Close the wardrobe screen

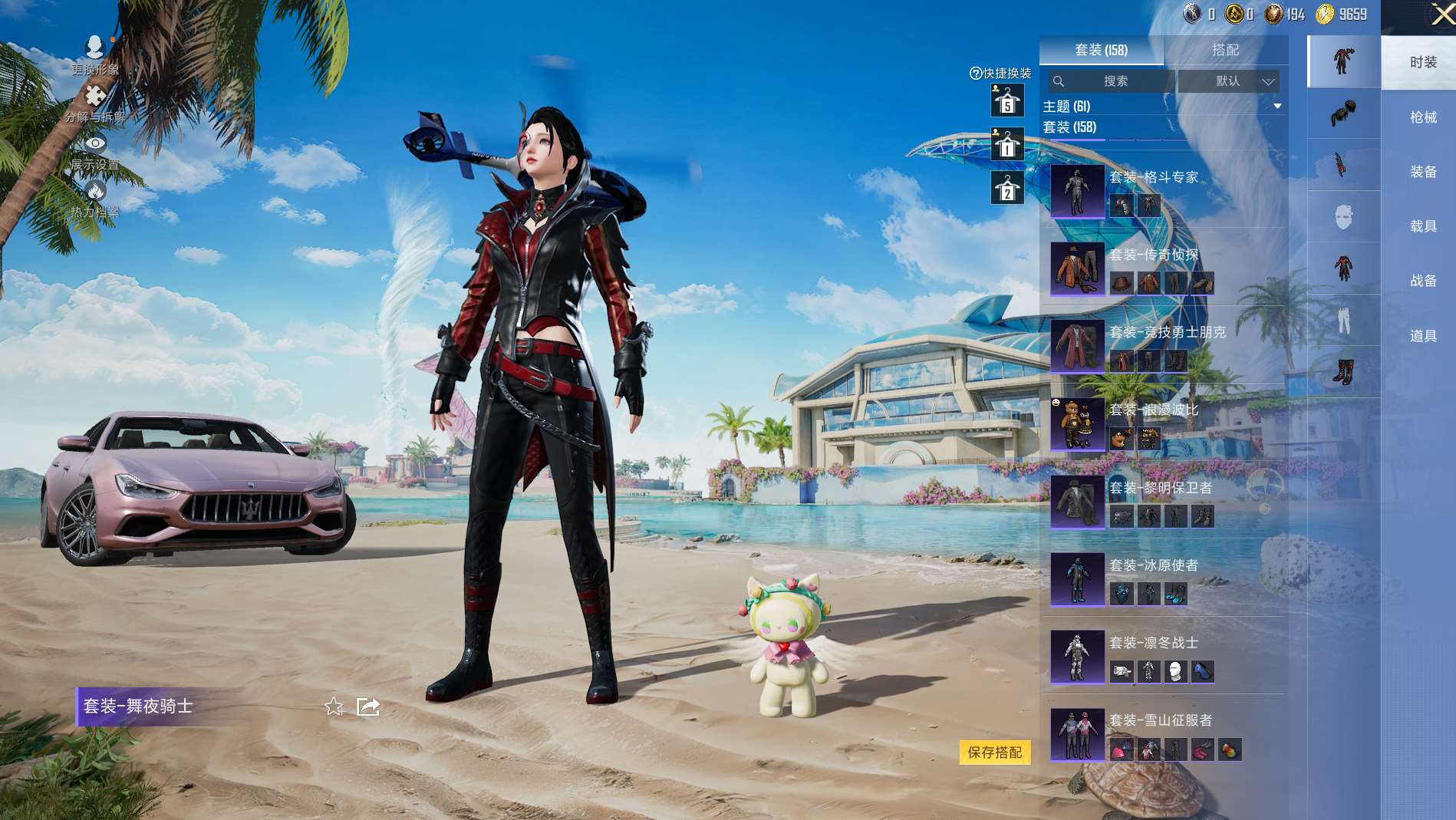[1441, 15]
